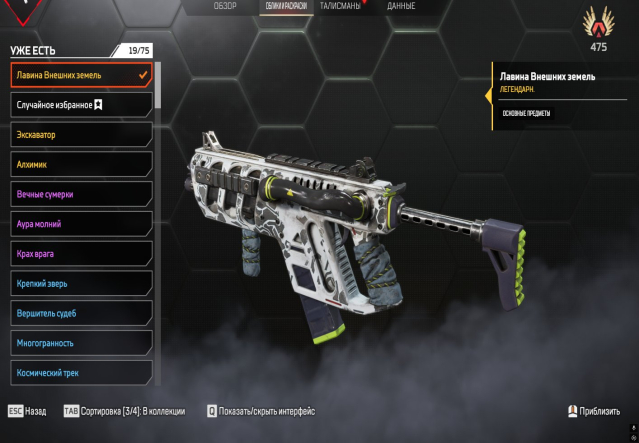This screenshot has width=639, height=443.
Task: Switch to the Обзор tab
Action: point(225,7)
